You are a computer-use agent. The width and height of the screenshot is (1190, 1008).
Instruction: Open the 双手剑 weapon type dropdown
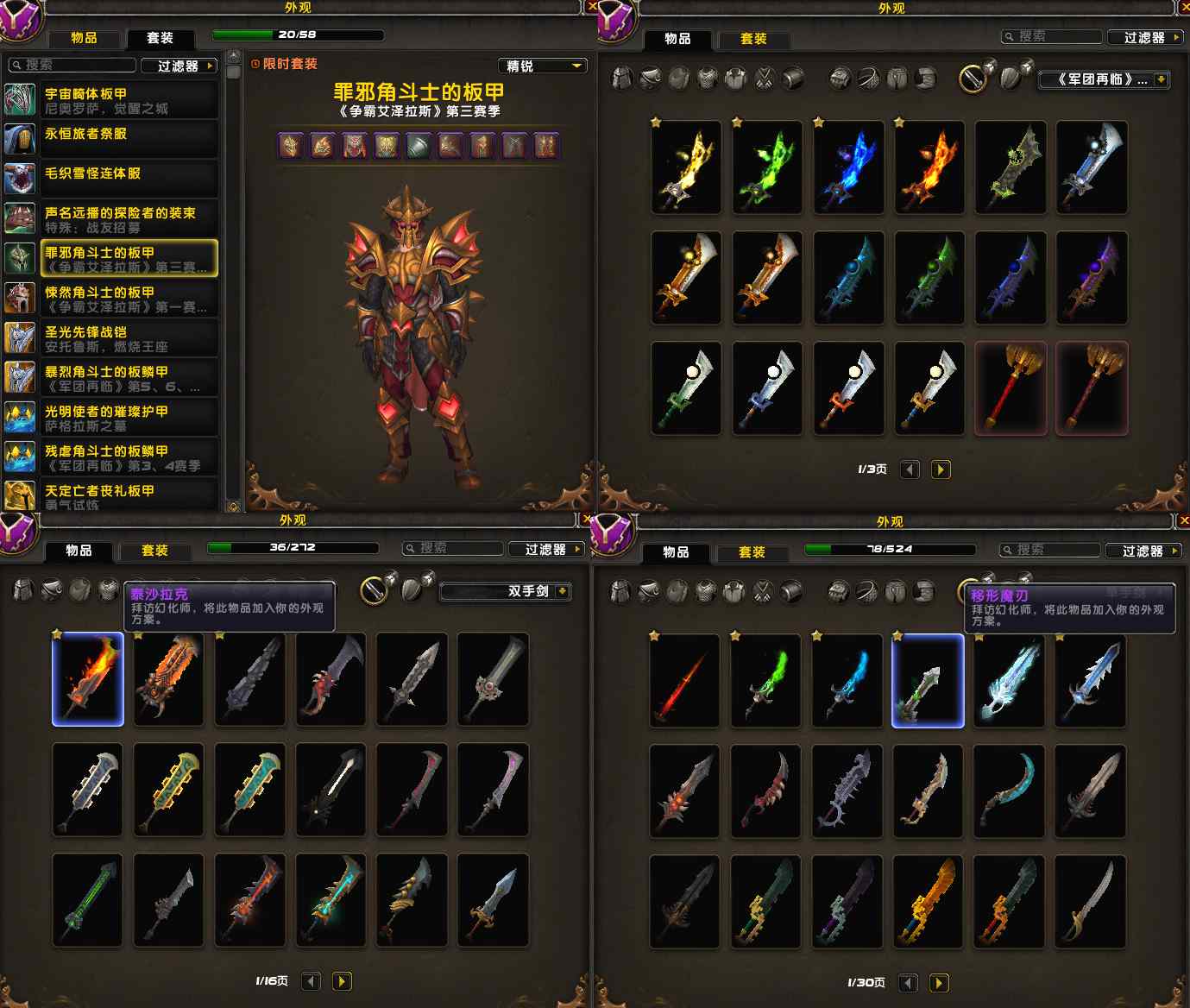click(506, 591)
